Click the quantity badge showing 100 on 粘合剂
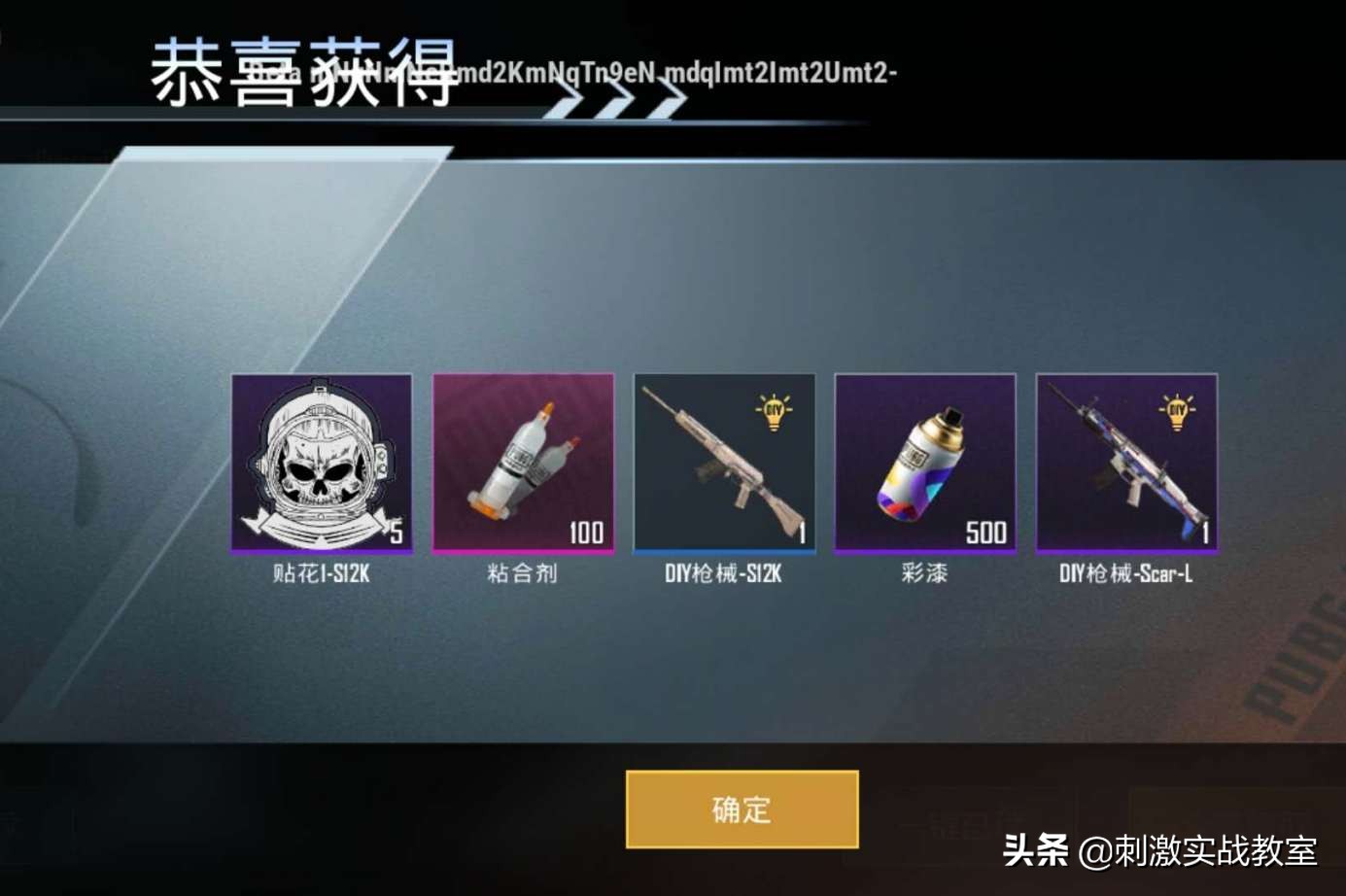1346x896 pixels. 583,533
